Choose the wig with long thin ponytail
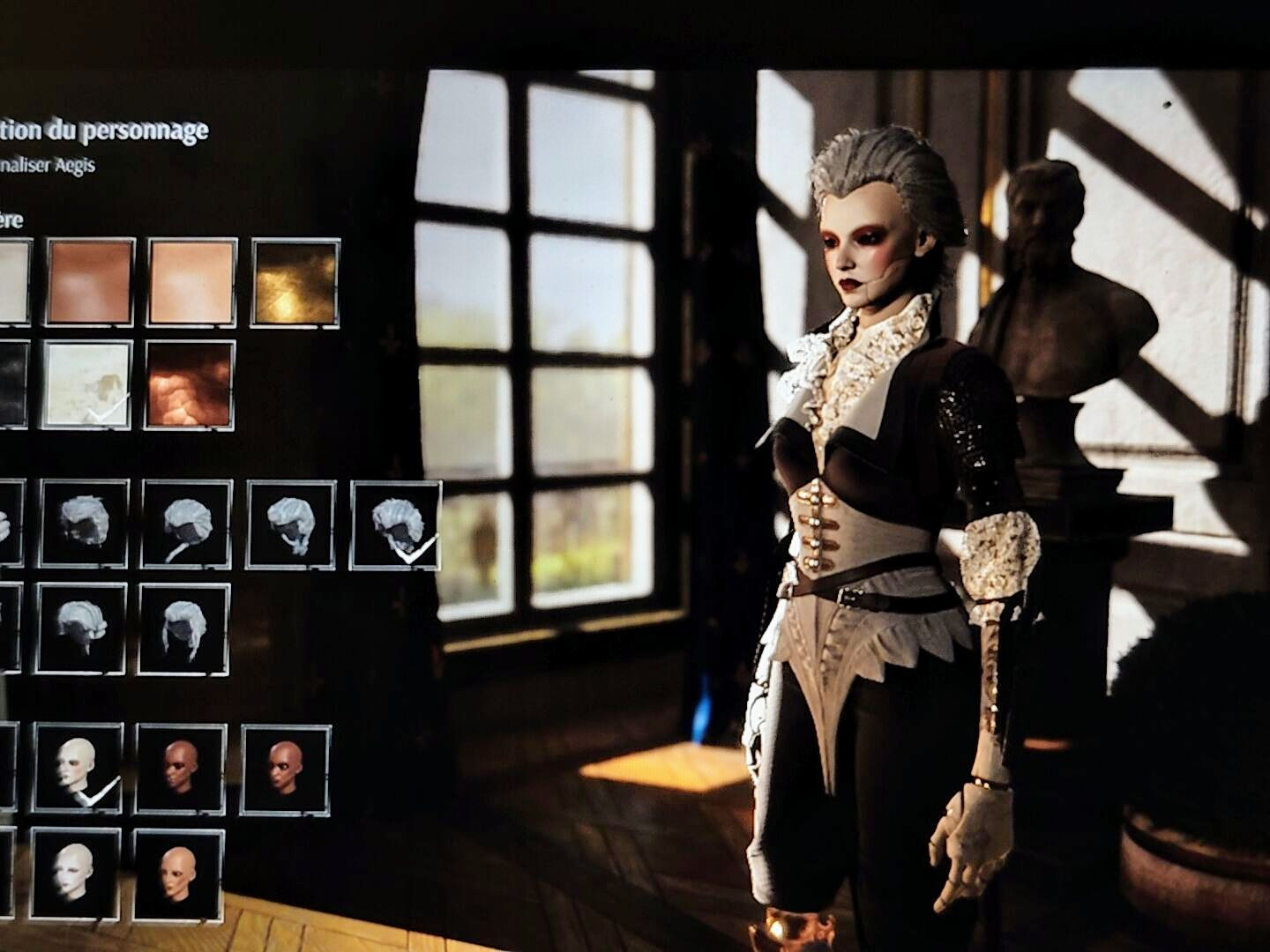Image resolution: width=1270 pixels, height=952 pixels. 186,525
